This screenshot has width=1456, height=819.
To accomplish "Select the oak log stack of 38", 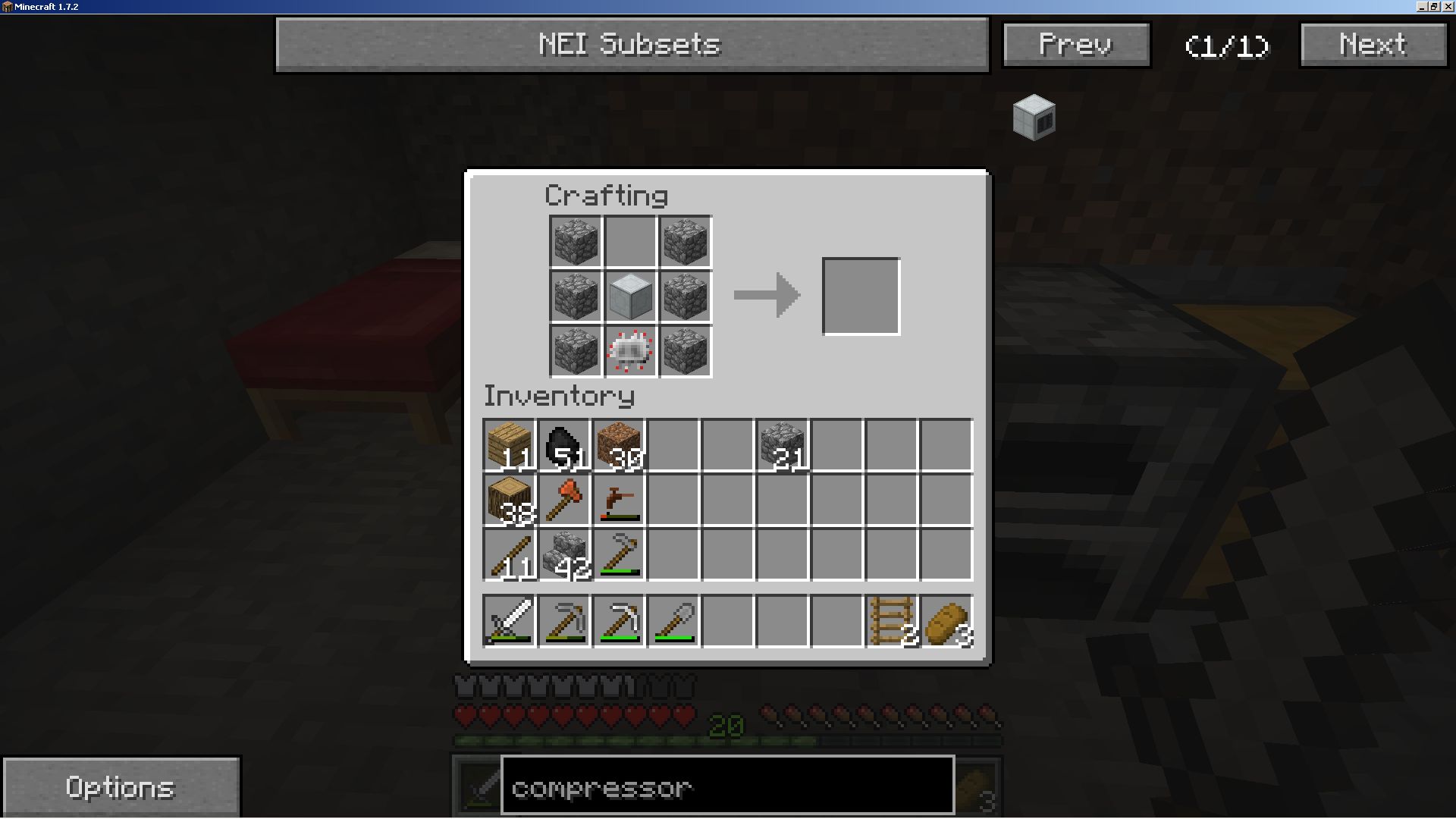I will (510, 500).
